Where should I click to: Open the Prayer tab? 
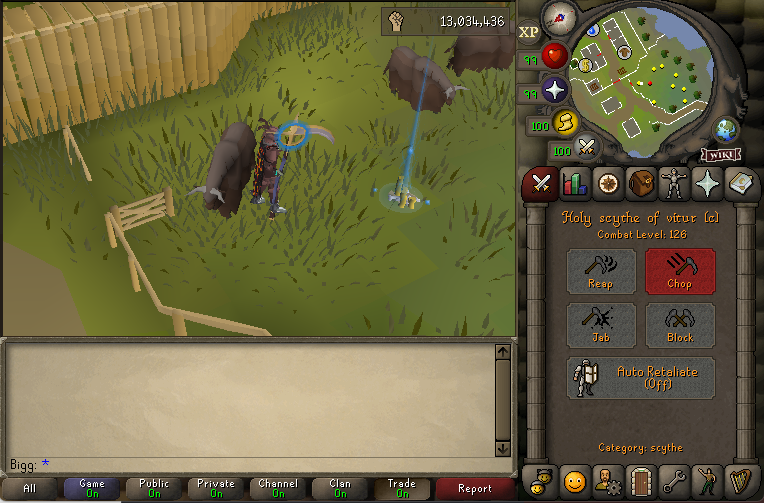[x=707, y=184]
